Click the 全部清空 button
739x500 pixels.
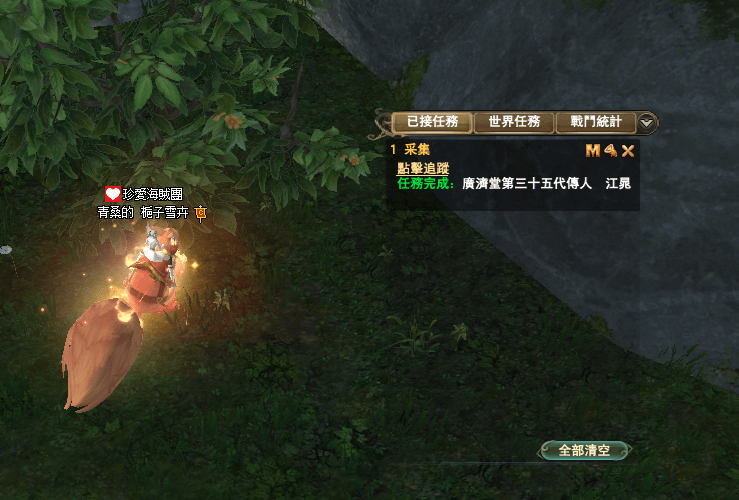584,451
